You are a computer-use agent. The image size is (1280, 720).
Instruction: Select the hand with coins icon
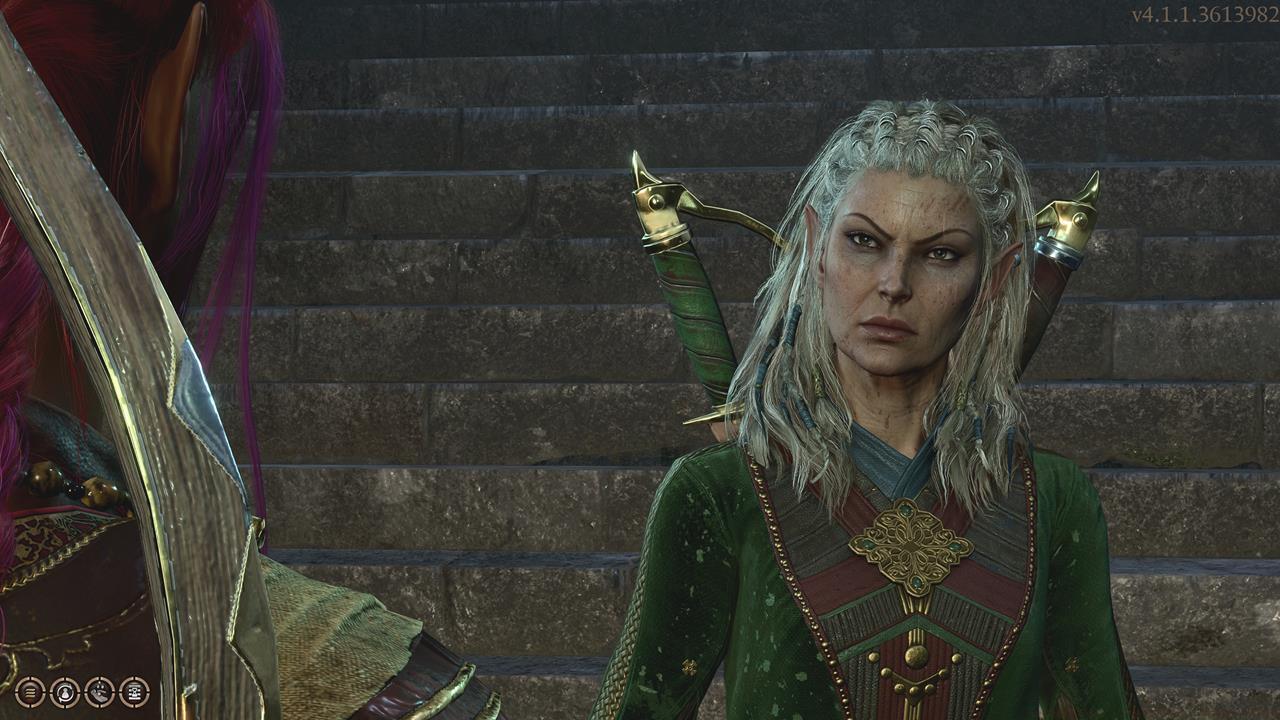point(99,692)
